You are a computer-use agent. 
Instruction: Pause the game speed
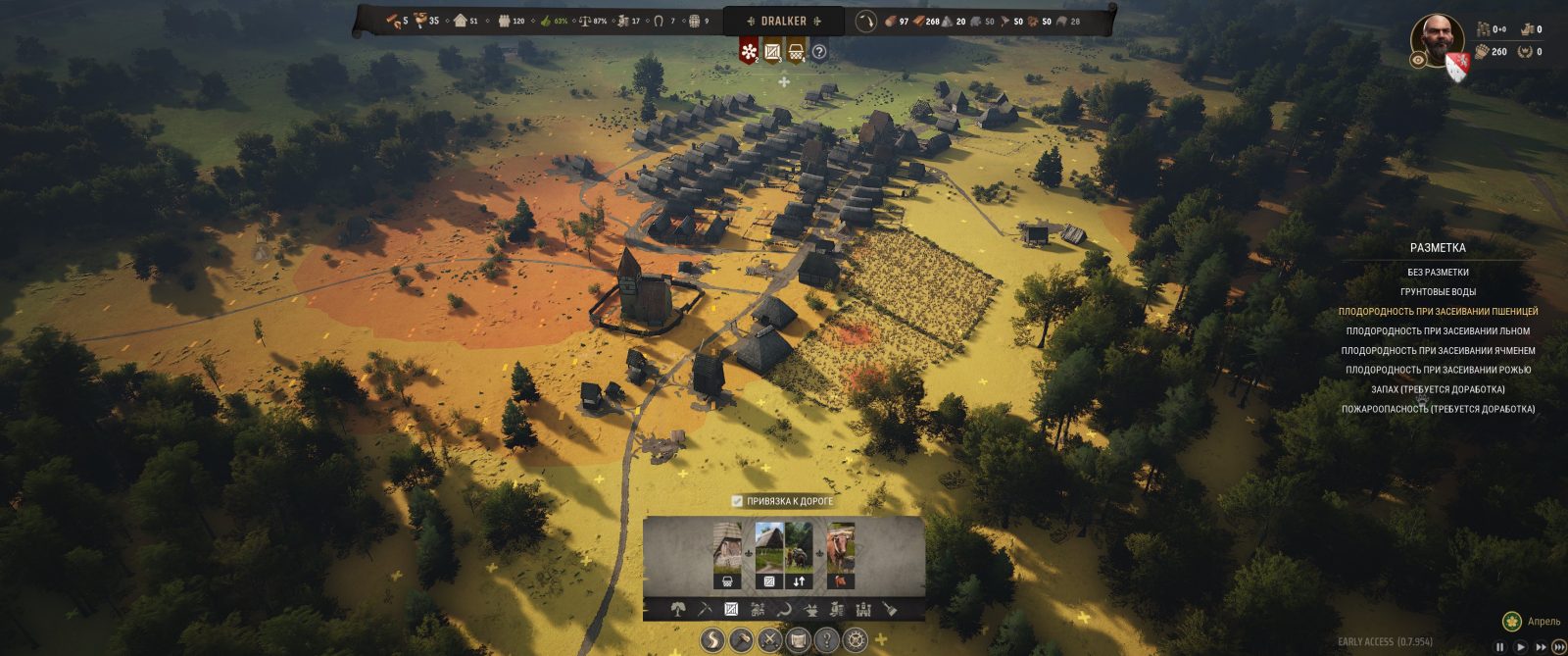1499,646
